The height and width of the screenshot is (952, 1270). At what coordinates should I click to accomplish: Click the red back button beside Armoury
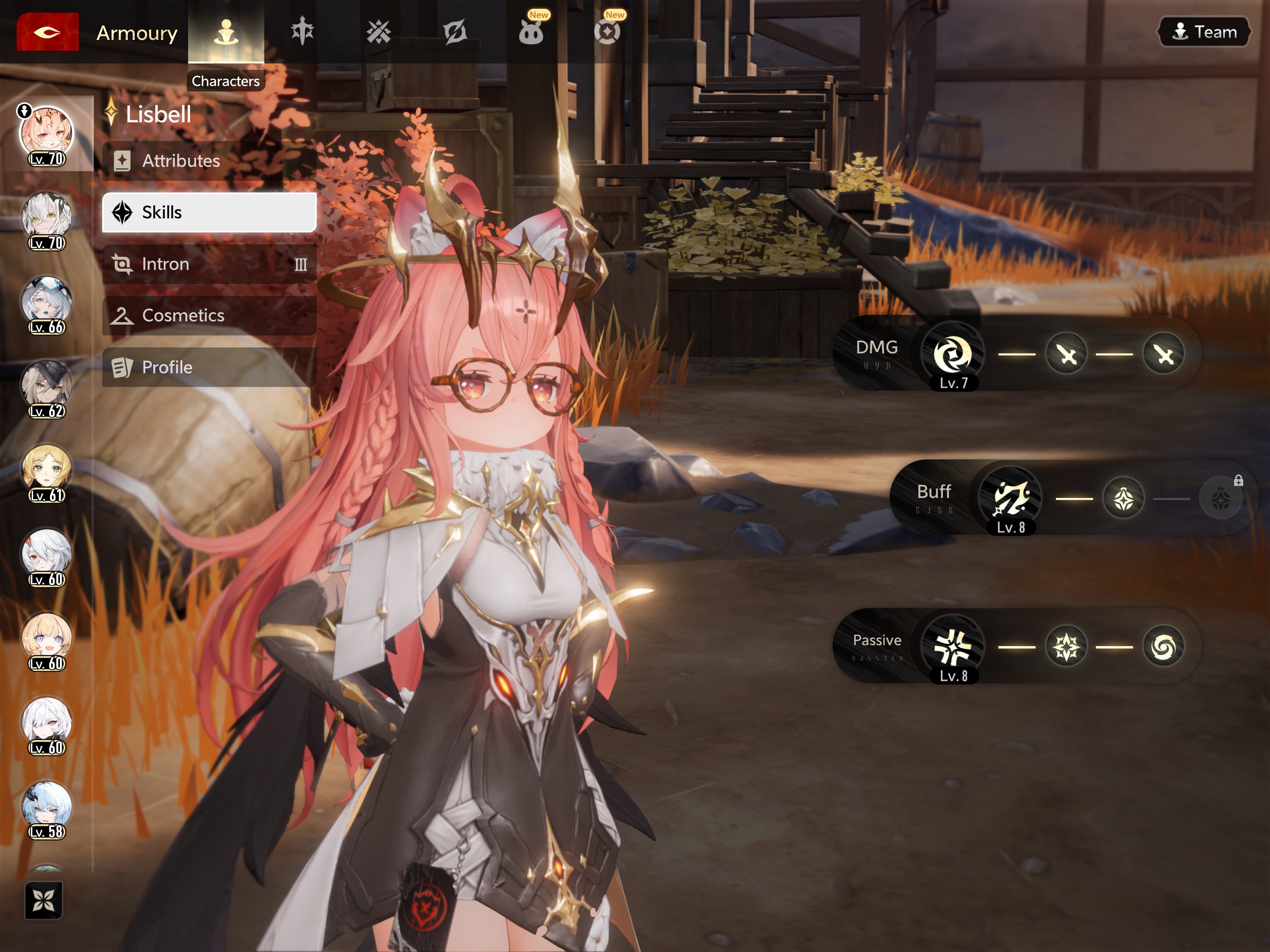[47, 32]
